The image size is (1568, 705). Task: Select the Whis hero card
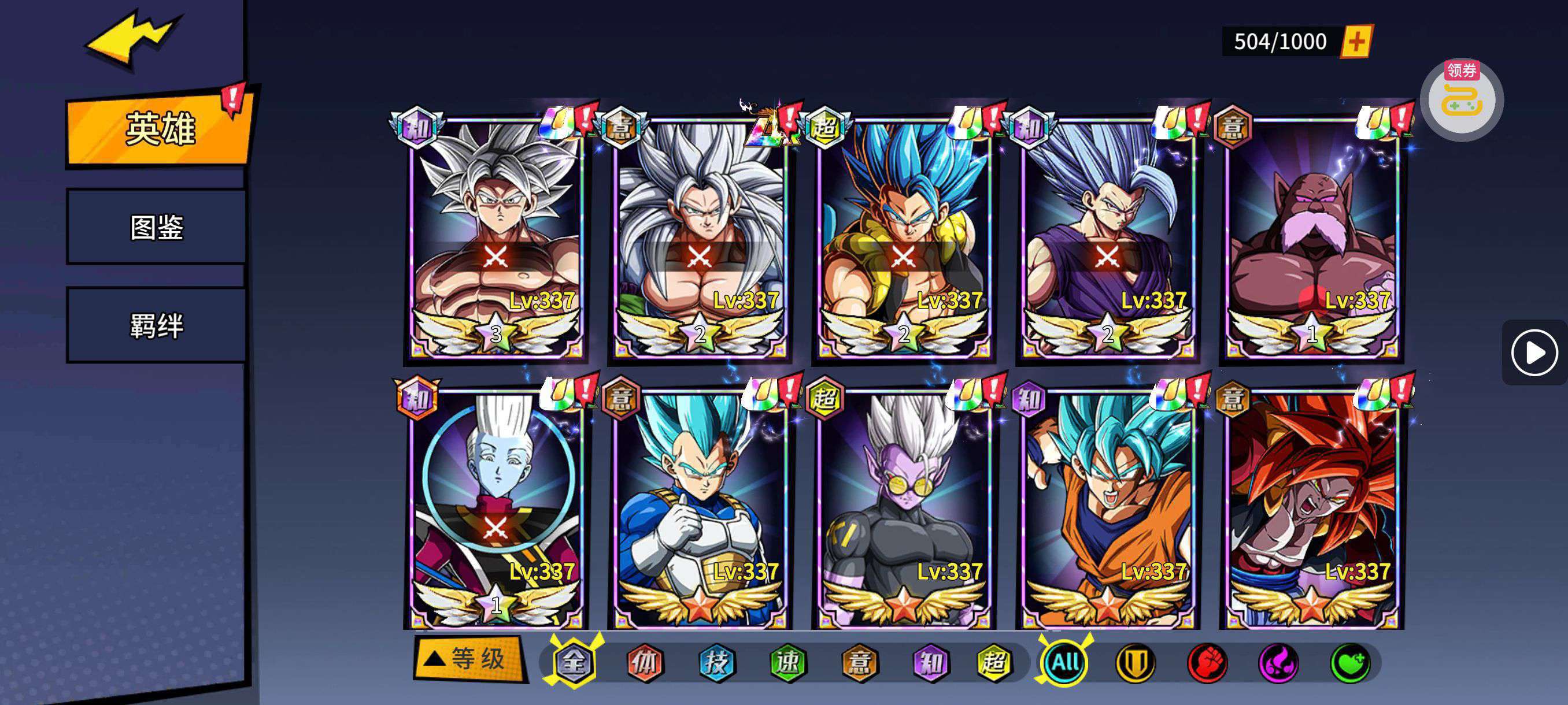pos(496,508)
